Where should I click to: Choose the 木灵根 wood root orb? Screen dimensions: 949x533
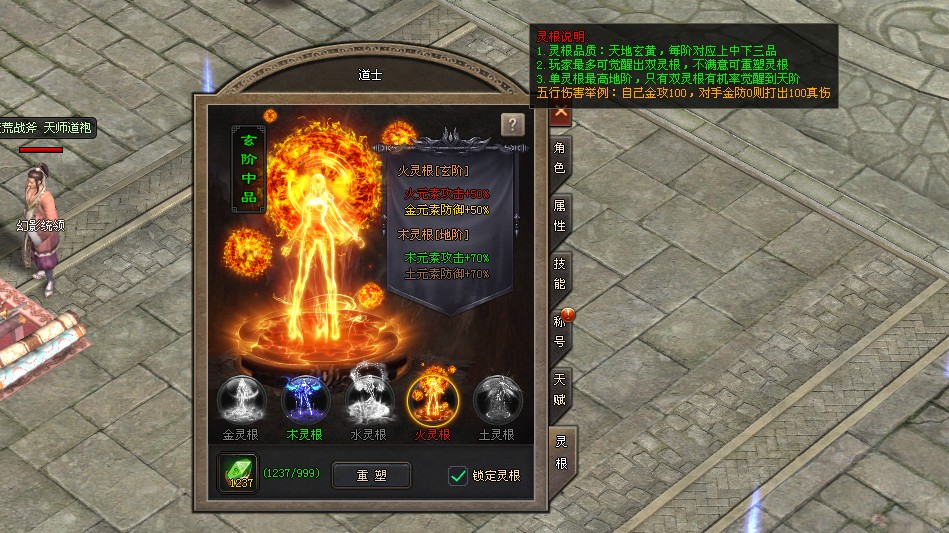[305, 400]
